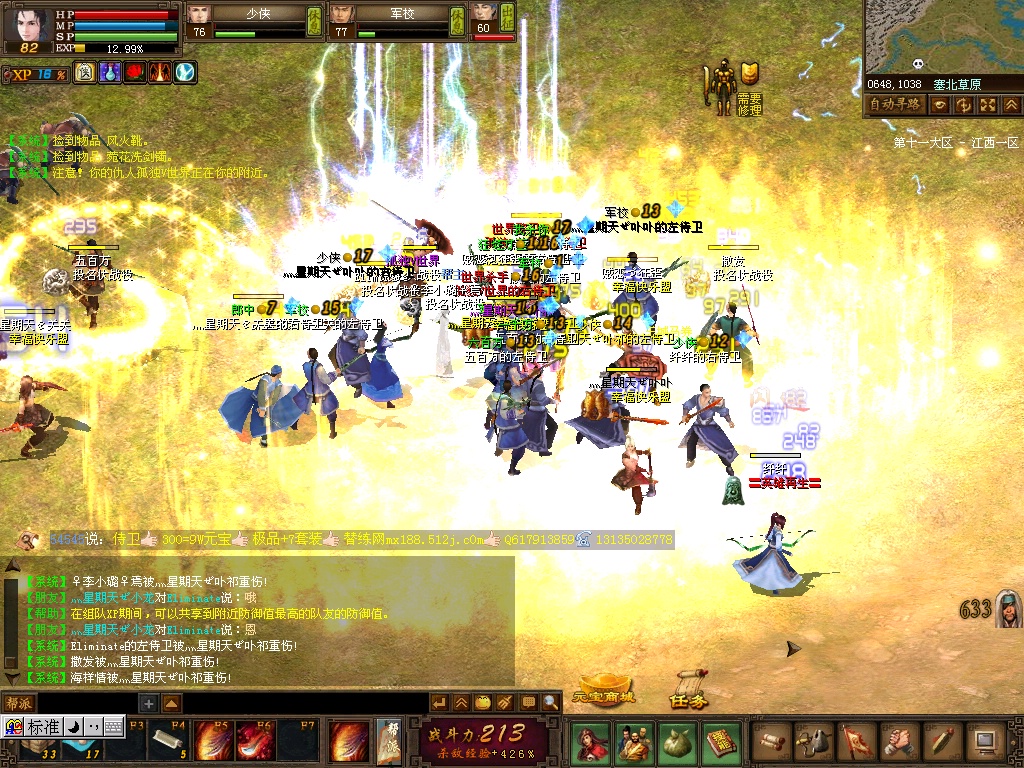Open the green bag inventory
Image resolution: width=1024 pixels, height=768 pixels.
[677, 741]
